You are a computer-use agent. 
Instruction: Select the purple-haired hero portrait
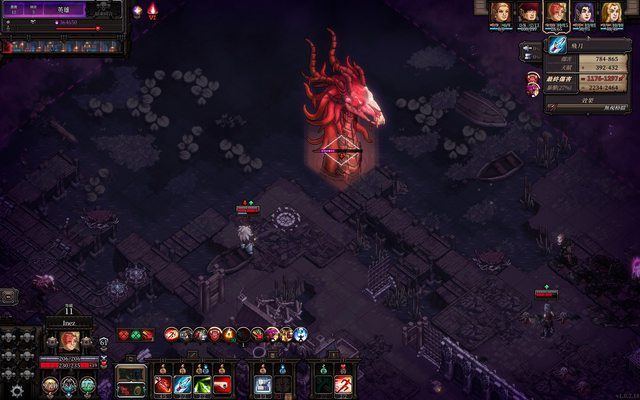point(583,13)
